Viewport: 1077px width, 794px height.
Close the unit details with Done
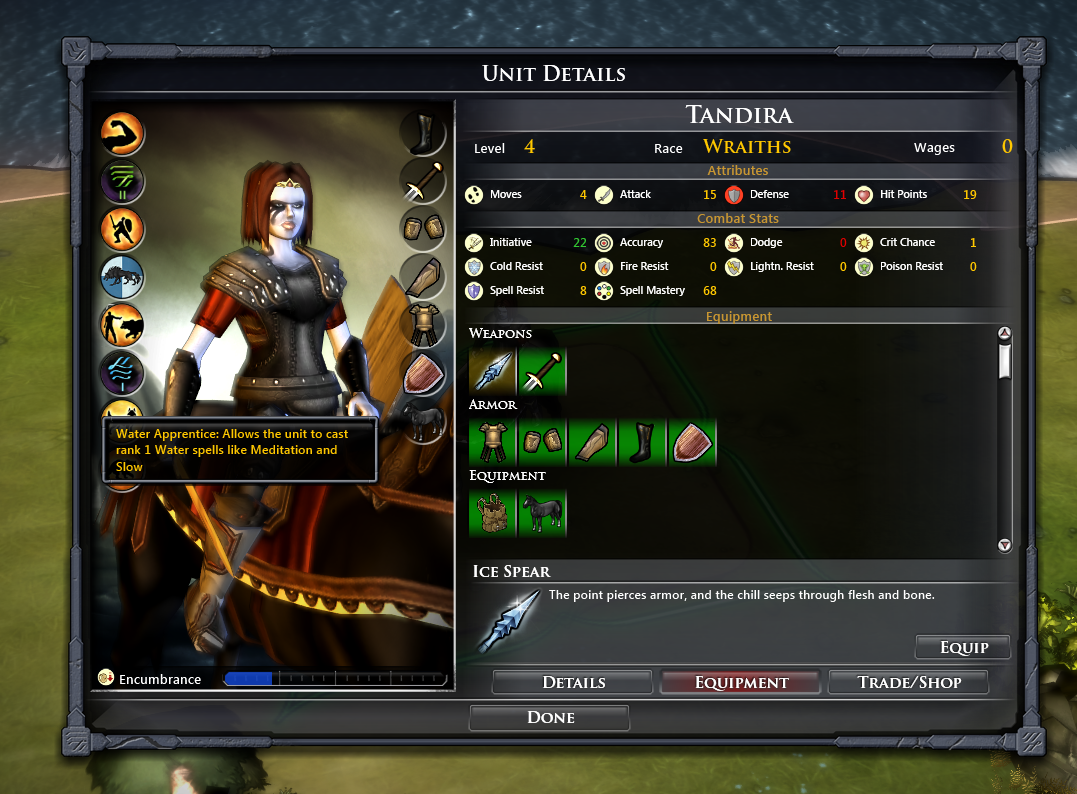pos(549,718)
